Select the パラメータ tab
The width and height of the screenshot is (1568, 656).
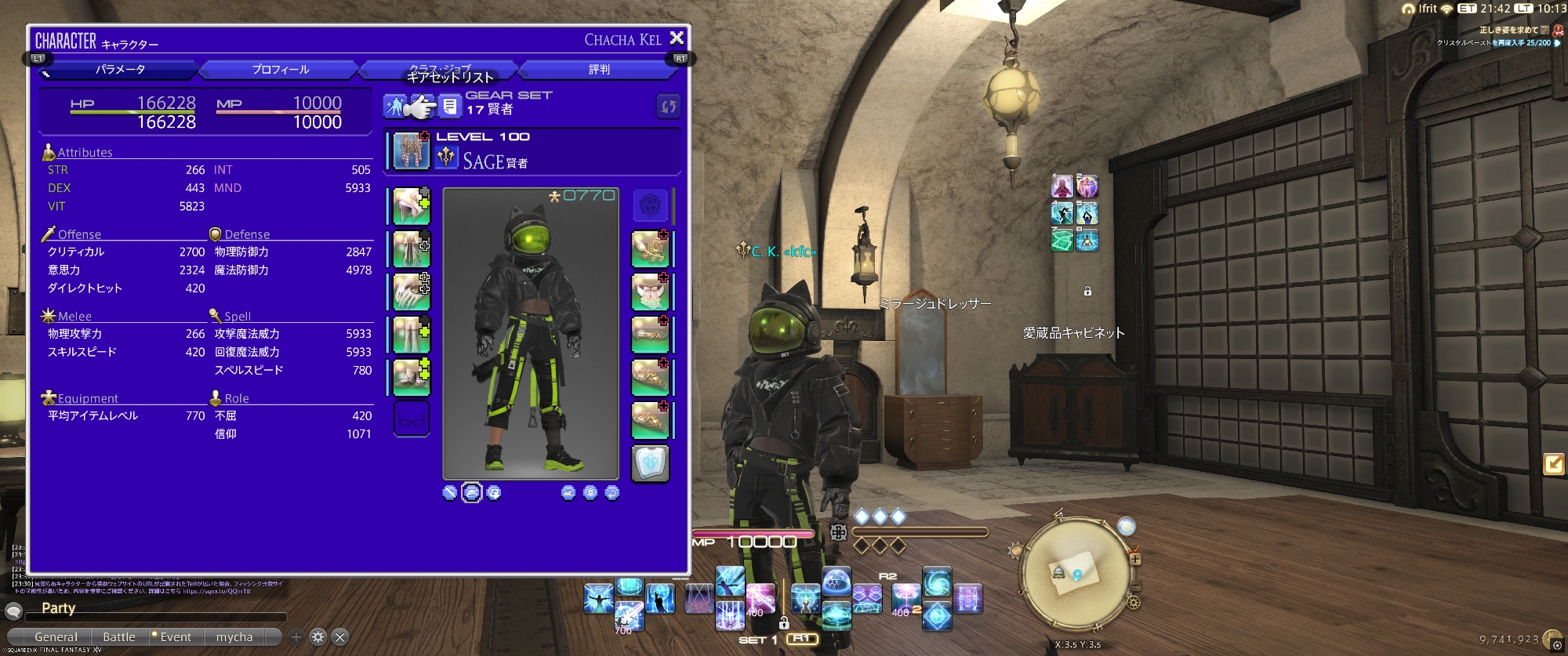click(x=120, y=70)
